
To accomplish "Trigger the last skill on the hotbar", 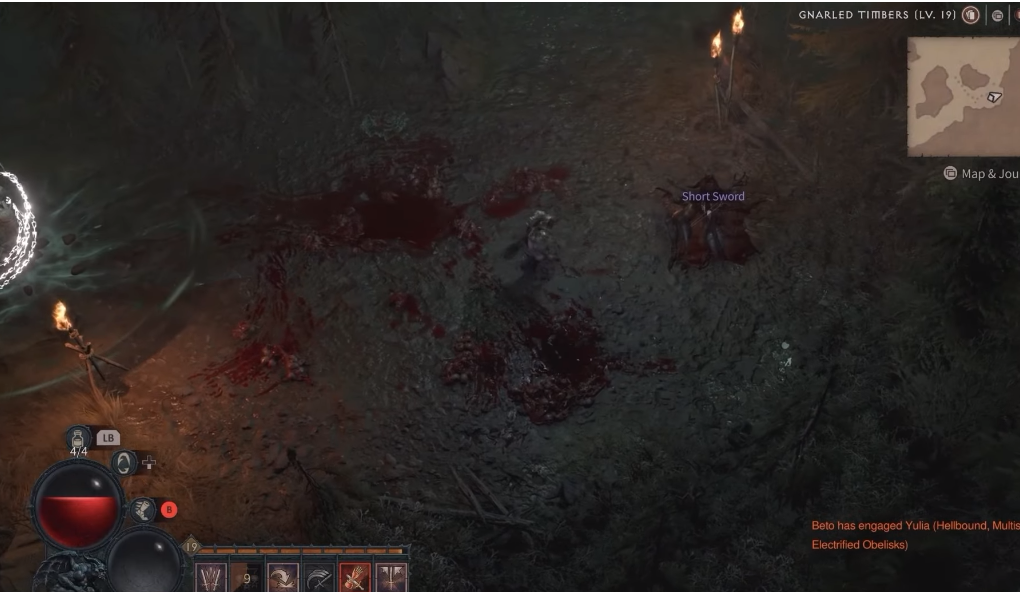I will (391, 578).
